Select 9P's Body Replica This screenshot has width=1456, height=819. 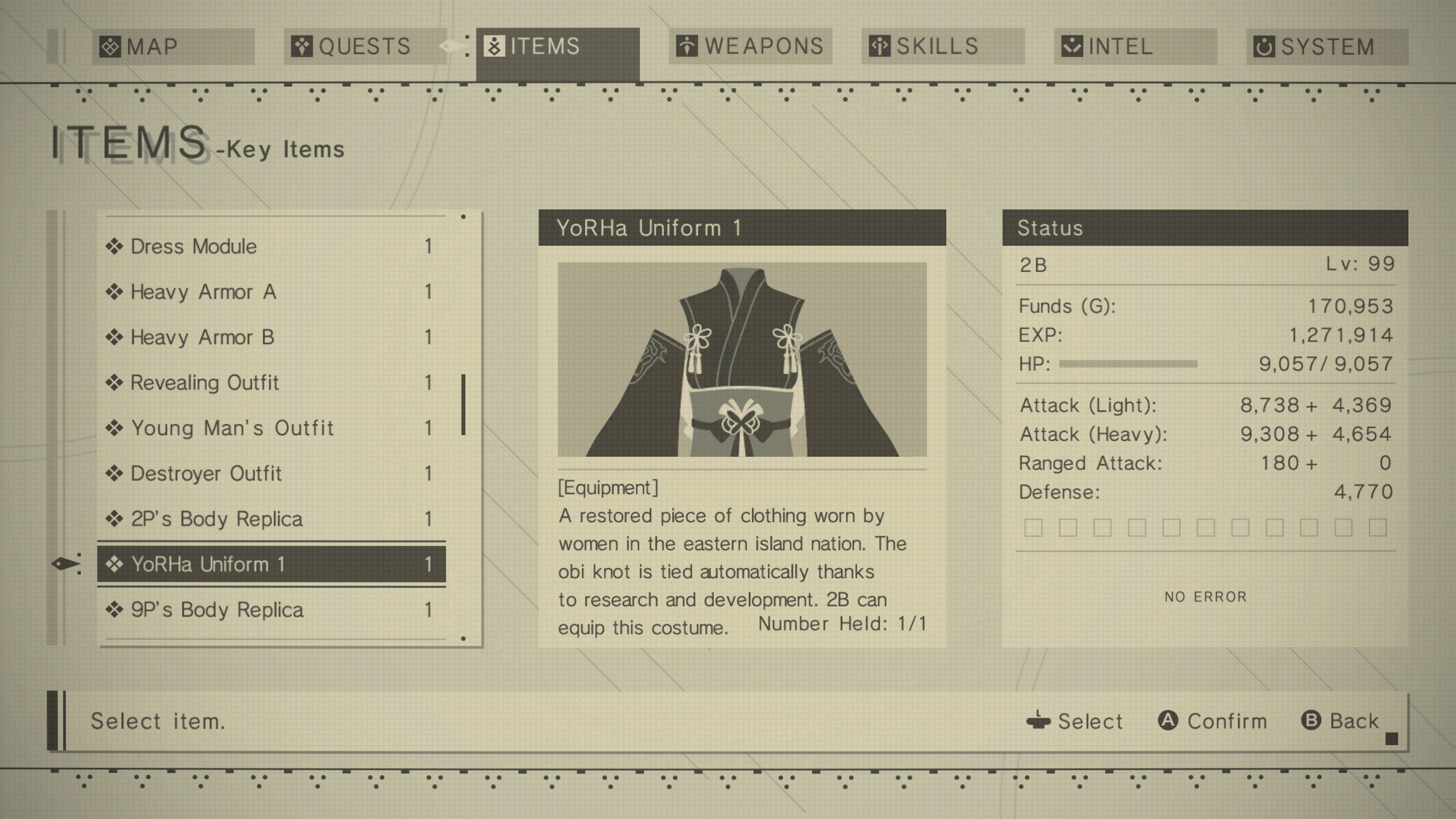(x=271, y=610)
